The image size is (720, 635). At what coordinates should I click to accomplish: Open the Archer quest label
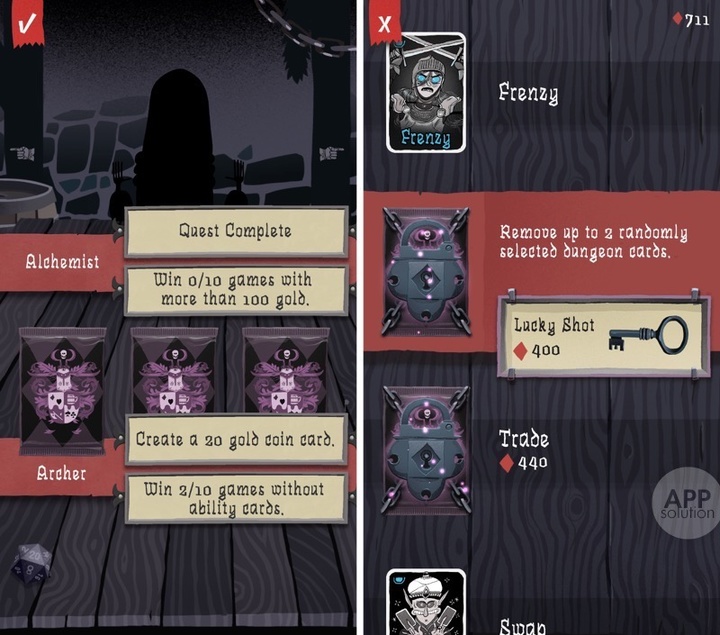(62, 473)
